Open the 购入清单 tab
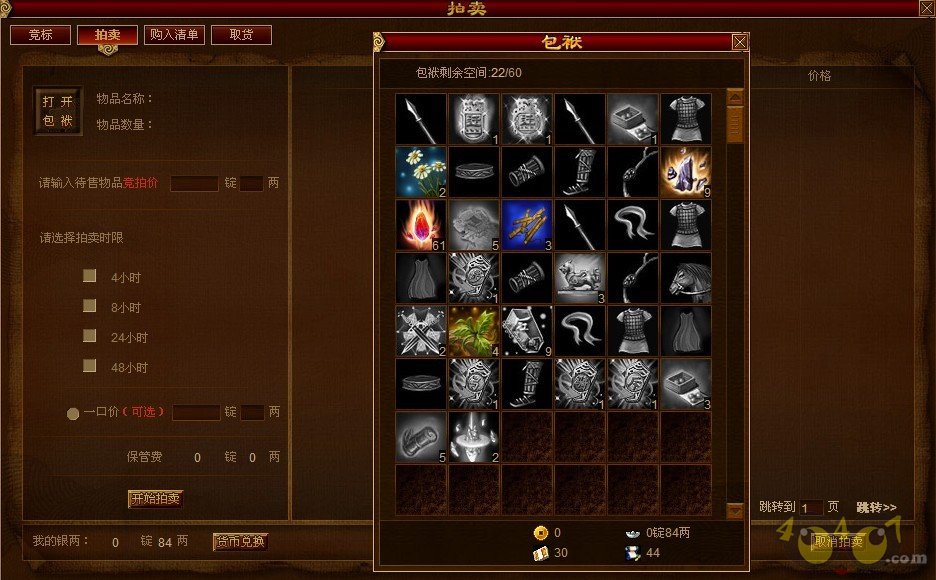 click(174, 35)
